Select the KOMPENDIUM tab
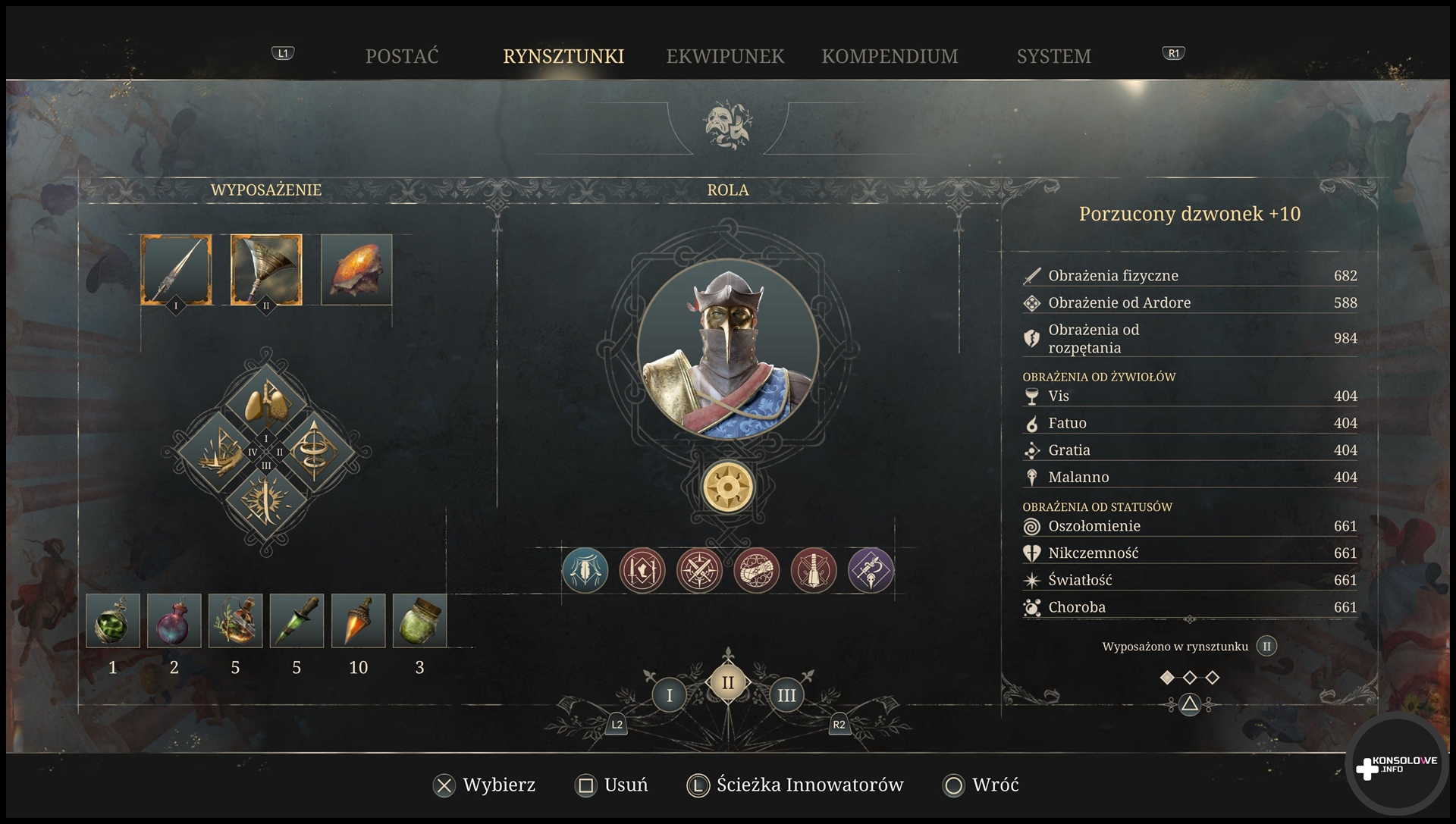Image resolution: width=1456 pixels, height=824 pixels. click(890, 56)
